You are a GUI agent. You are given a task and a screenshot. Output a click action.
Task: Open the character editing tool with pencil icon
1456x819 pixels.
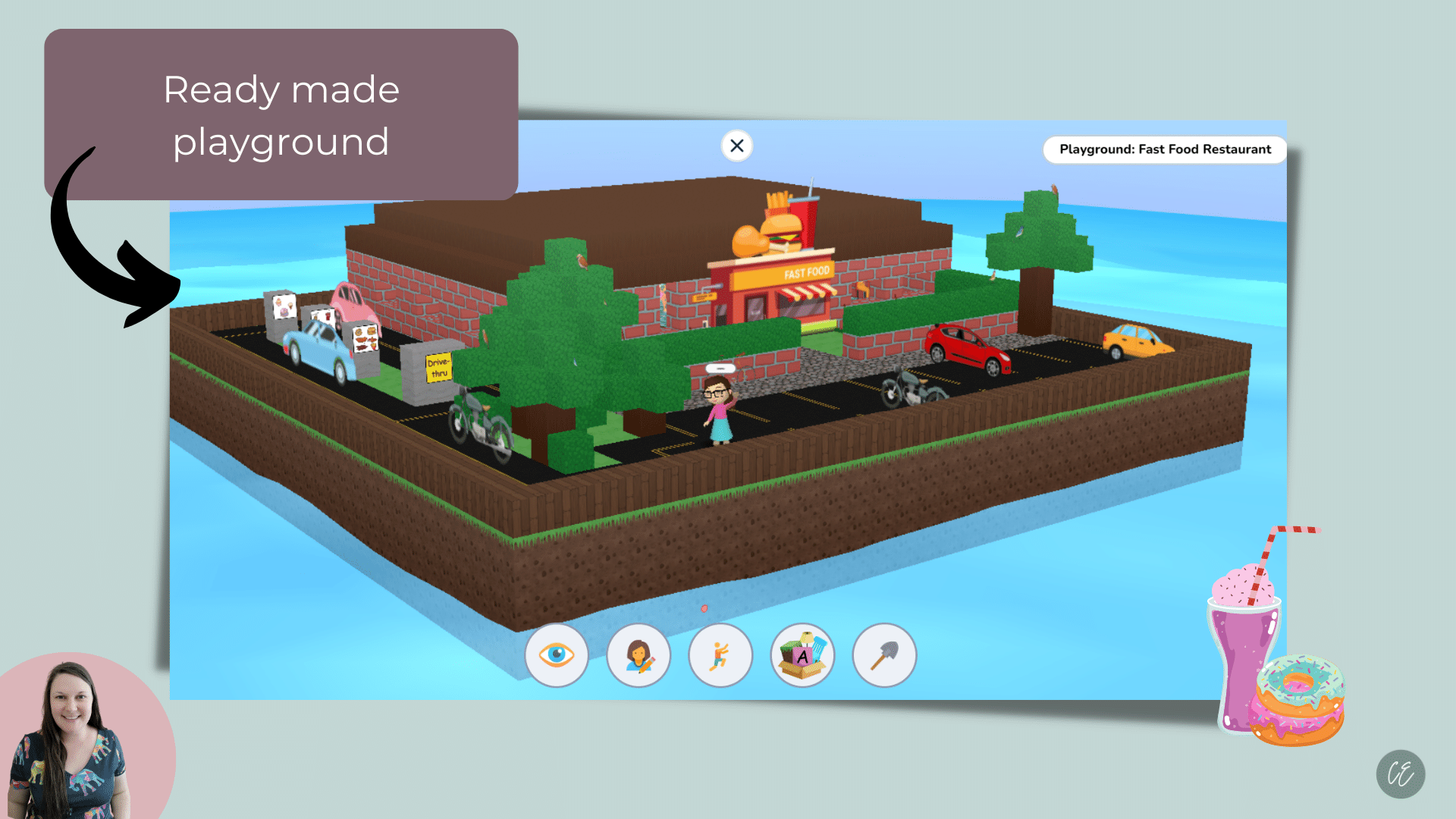pos(639,655)
